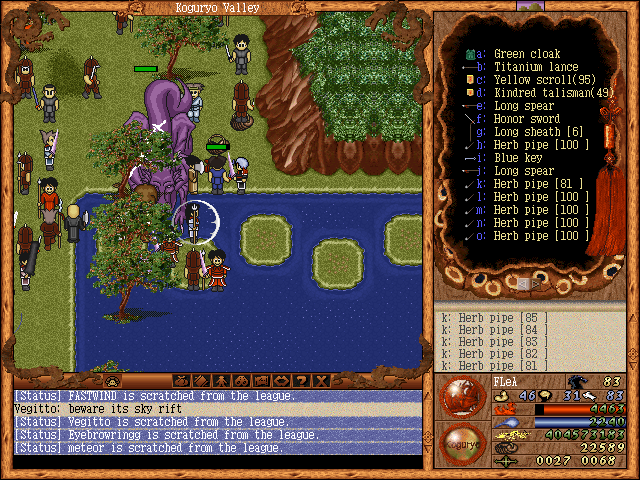640x480 pixels.
Task: Click the question mark help button
Action: [x=302, y=381]
